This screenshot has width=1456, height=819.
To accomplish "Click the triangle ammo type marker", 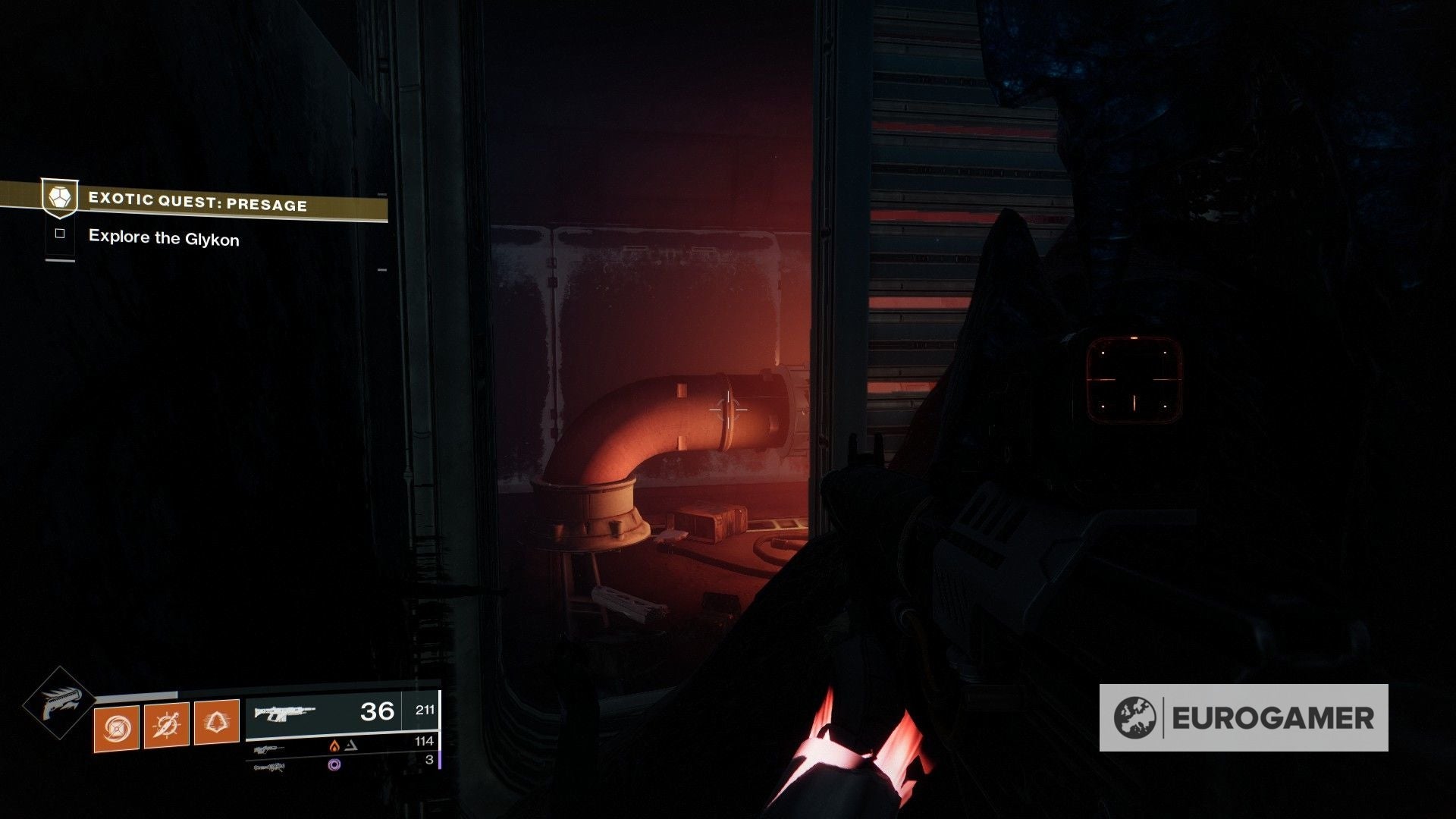I will 352,746.
